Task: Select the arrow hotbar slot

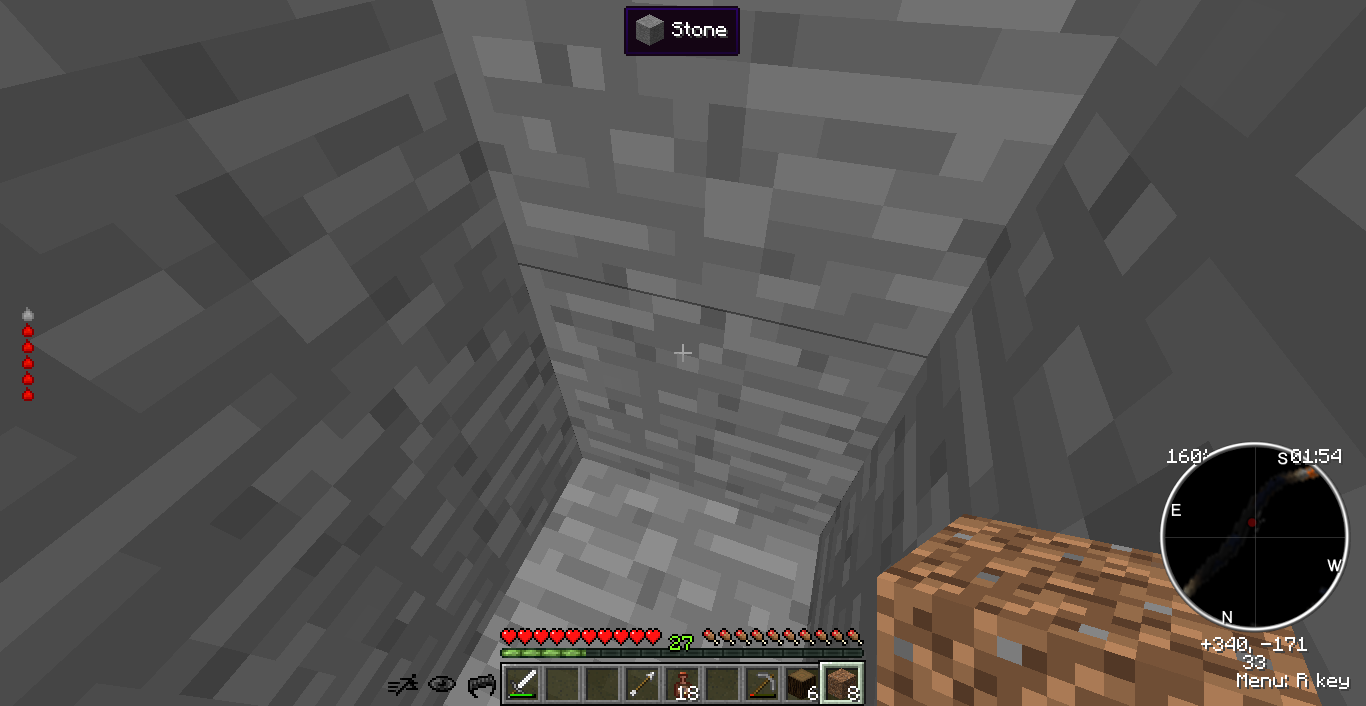Action: point(642,685)
